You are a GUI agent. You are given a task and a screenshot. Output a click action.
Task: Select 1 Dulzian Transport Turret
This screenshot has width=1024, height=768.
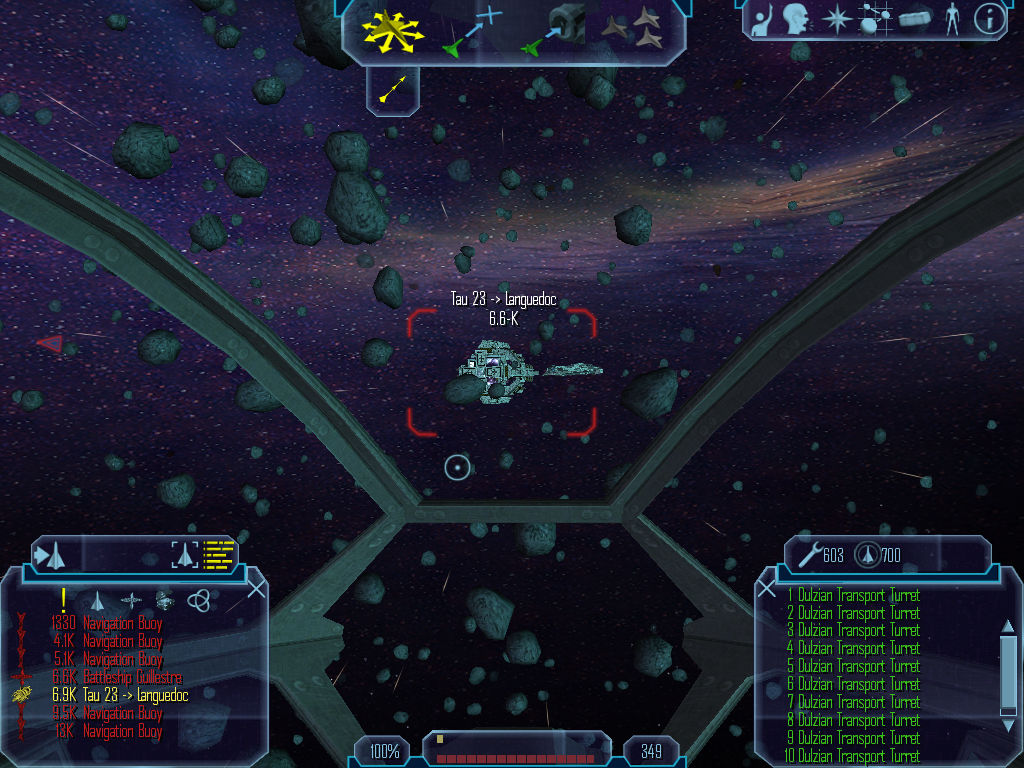pos(853,596)
